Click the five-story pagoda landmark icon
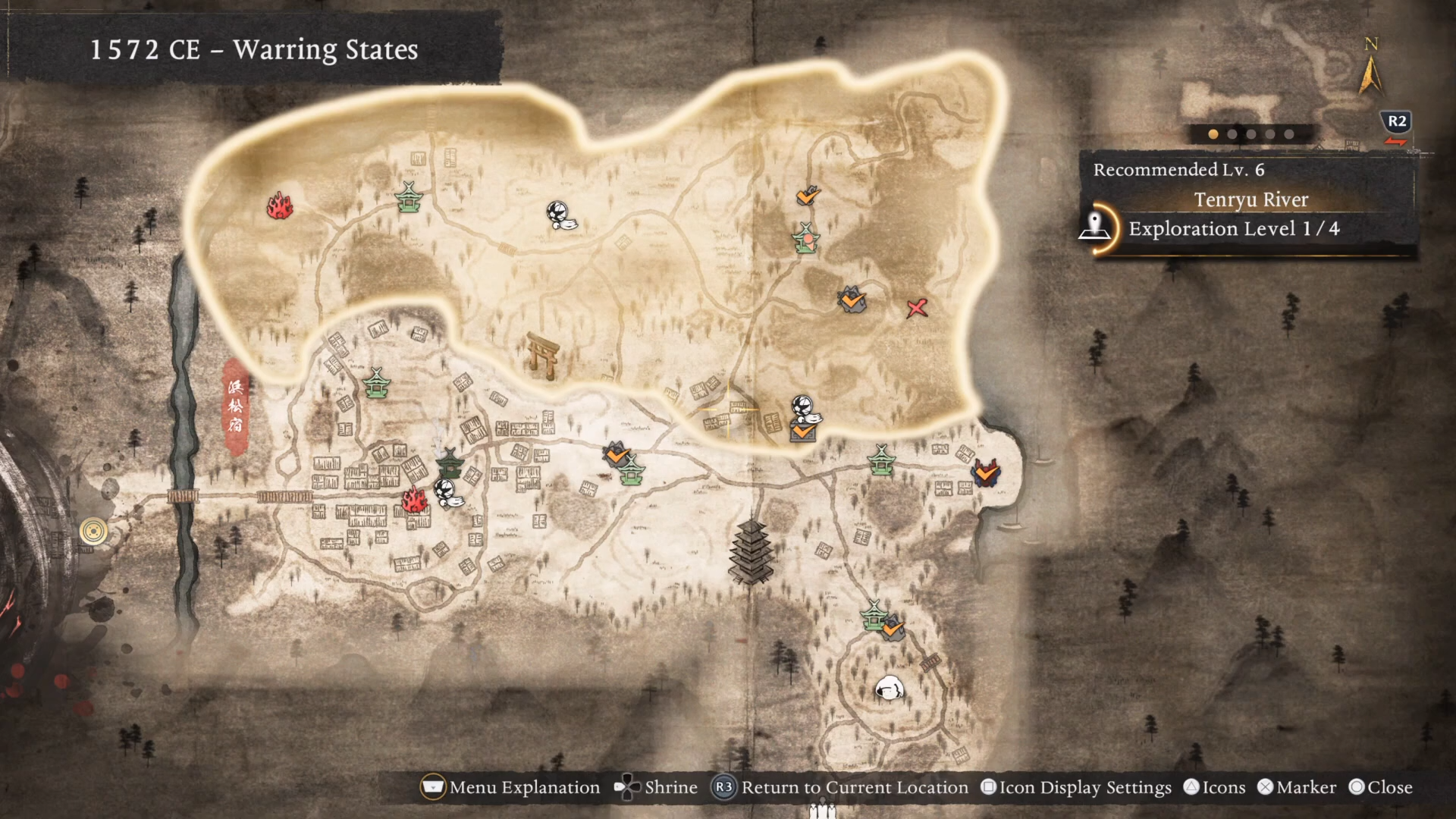 tap(750, 552)
